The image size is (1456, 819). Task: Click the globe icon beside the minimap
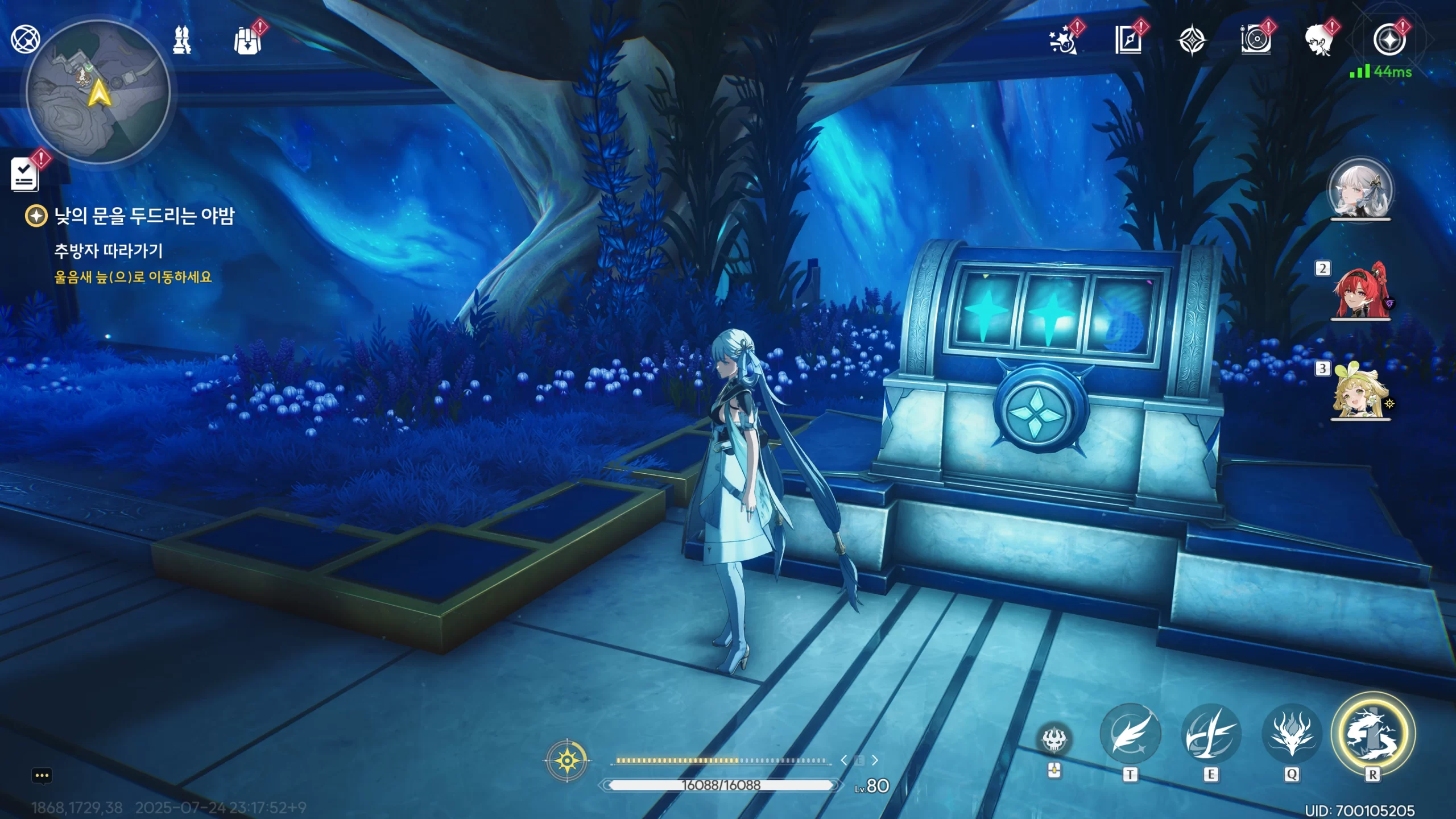click(x=25, y=39)
